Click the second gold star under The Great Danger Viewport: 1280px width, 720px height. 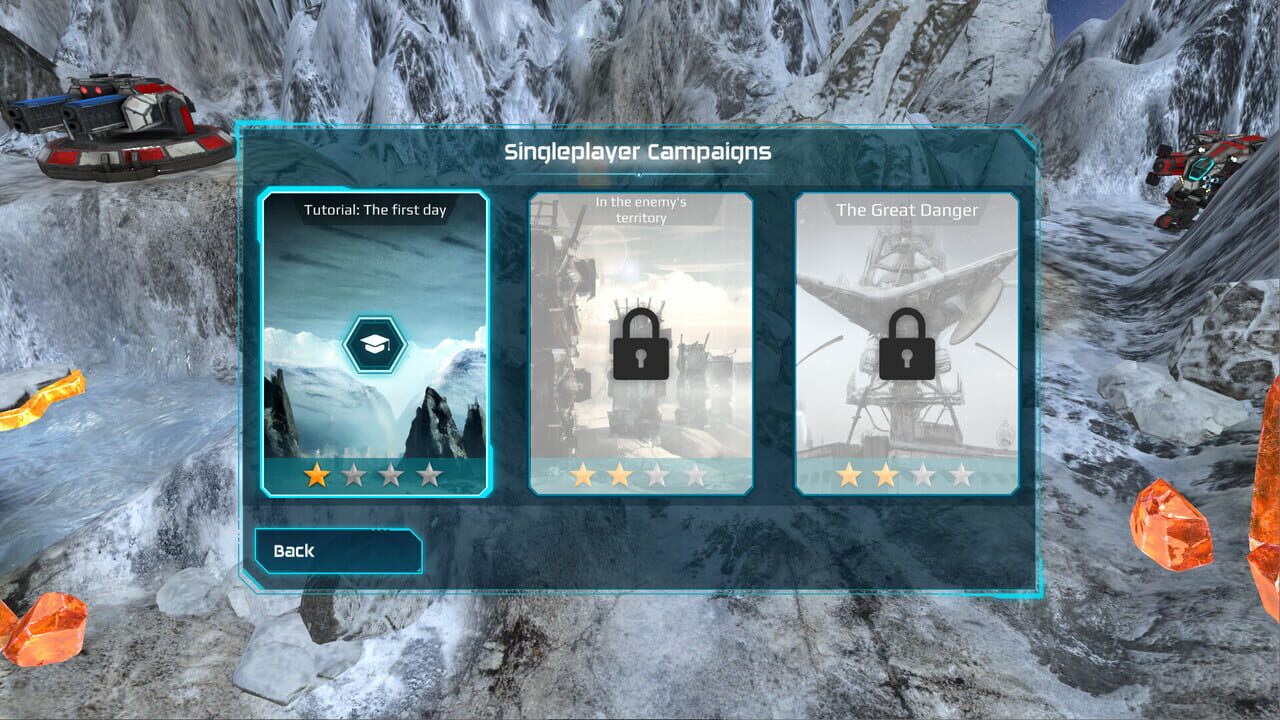(884, 473)
